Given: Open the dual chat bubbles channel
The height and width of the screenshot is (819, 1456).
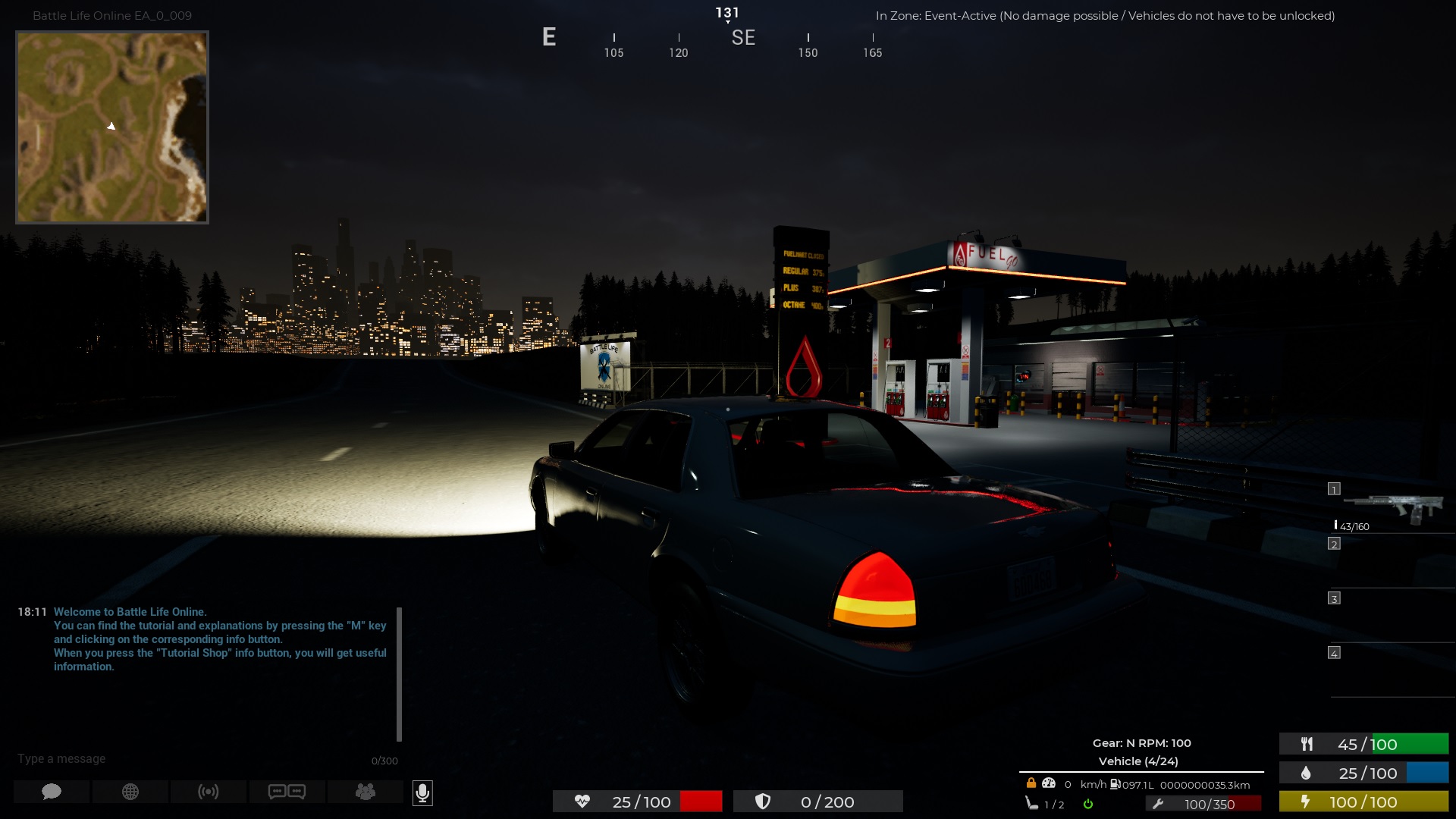Looking at the screenshot, I should [x=287, y=792].
